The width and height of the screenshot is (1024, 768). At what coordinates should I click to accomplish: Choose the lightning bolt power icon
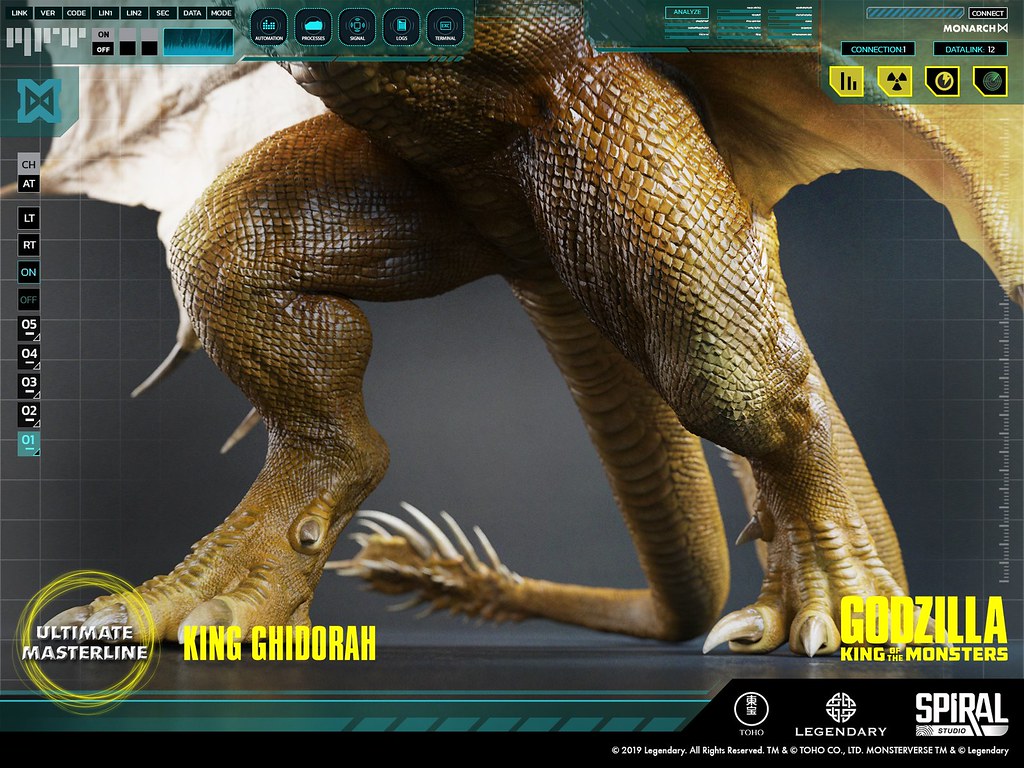(942, 82)
